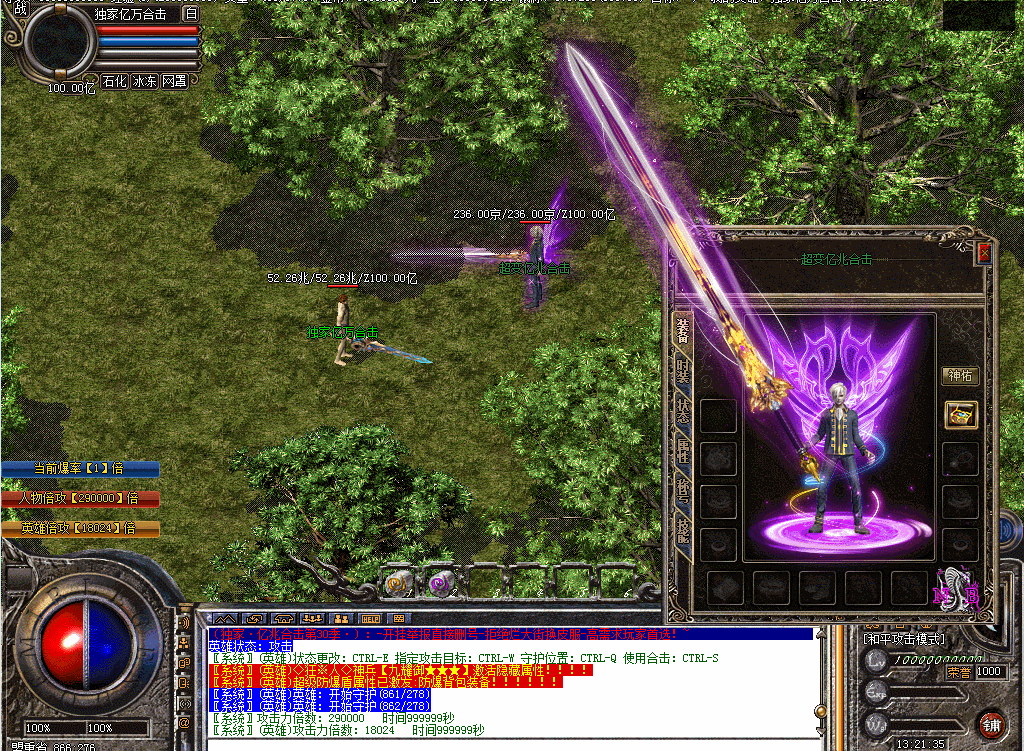Viewport: 1024px width, 751px height.
Task: Toggle the 冰冻 freeze button
Action: click(x=145, y=81)
